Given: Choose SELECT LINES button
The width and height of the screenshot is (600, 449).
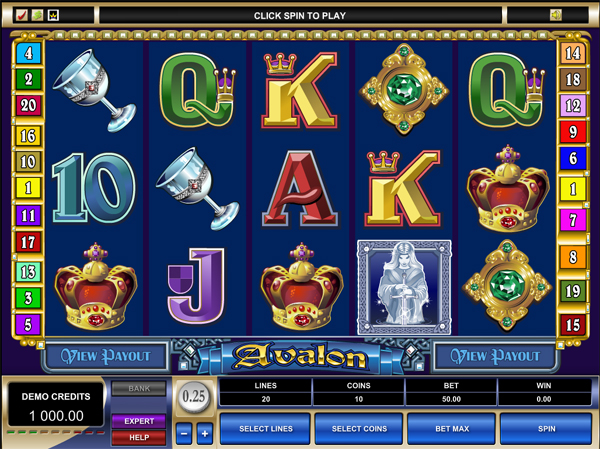Looking at the screenshot, I should click(266, 428).
